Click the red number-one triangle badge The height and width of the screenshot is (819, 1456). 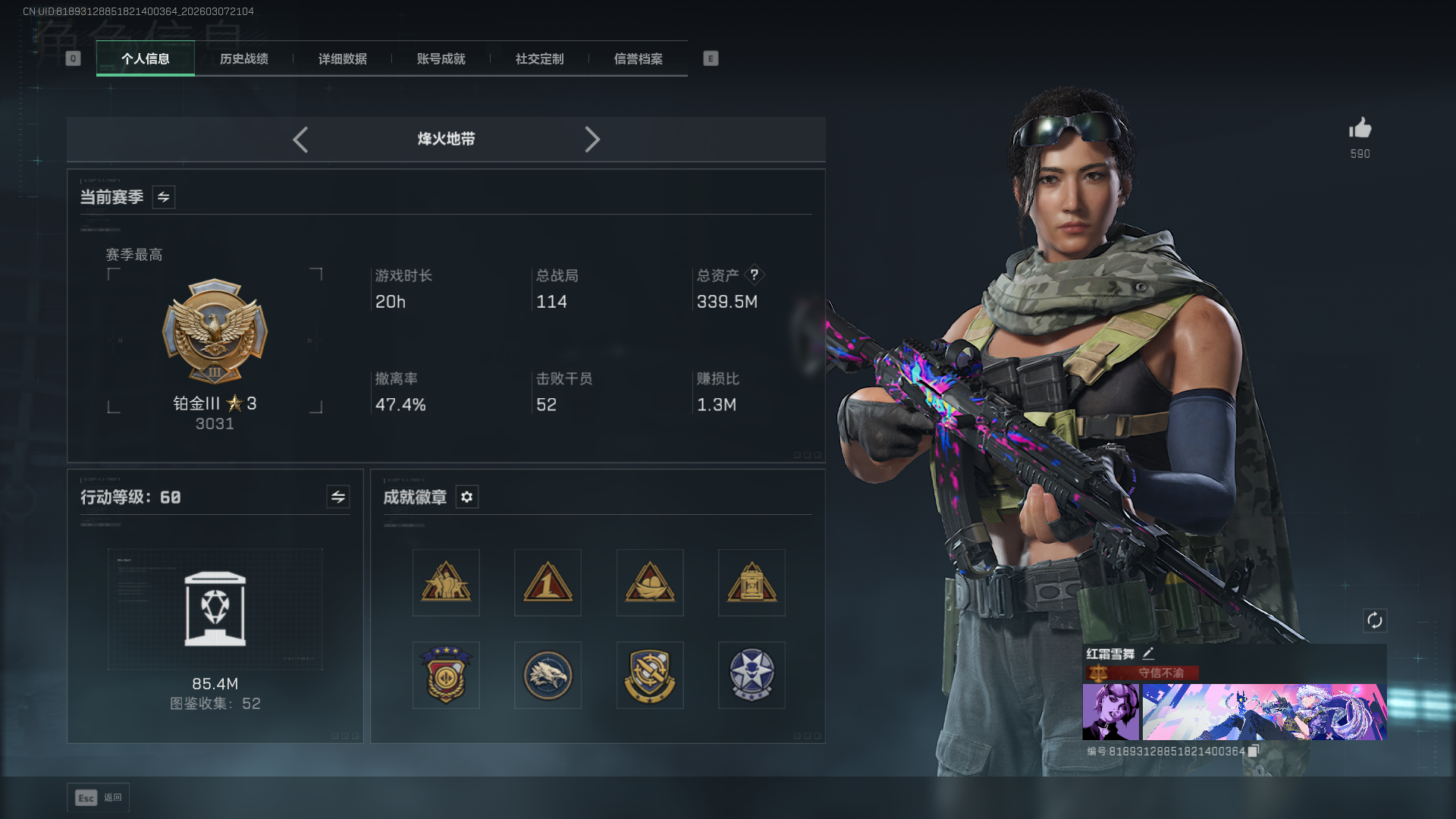click(x=548, y=582)
